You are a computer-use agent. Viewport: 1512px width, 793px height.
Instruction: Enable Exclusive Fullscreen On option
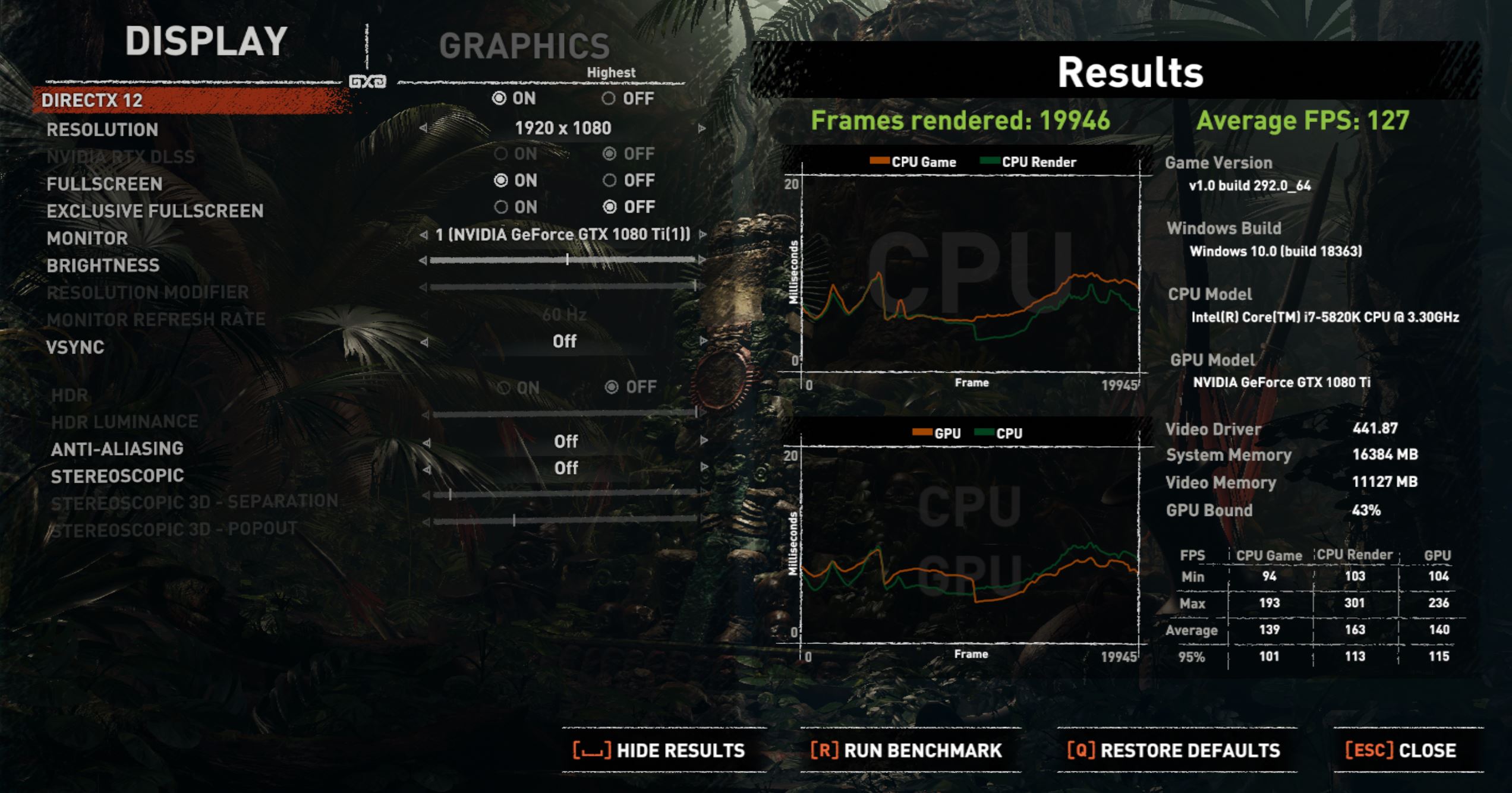pos(501,207)
